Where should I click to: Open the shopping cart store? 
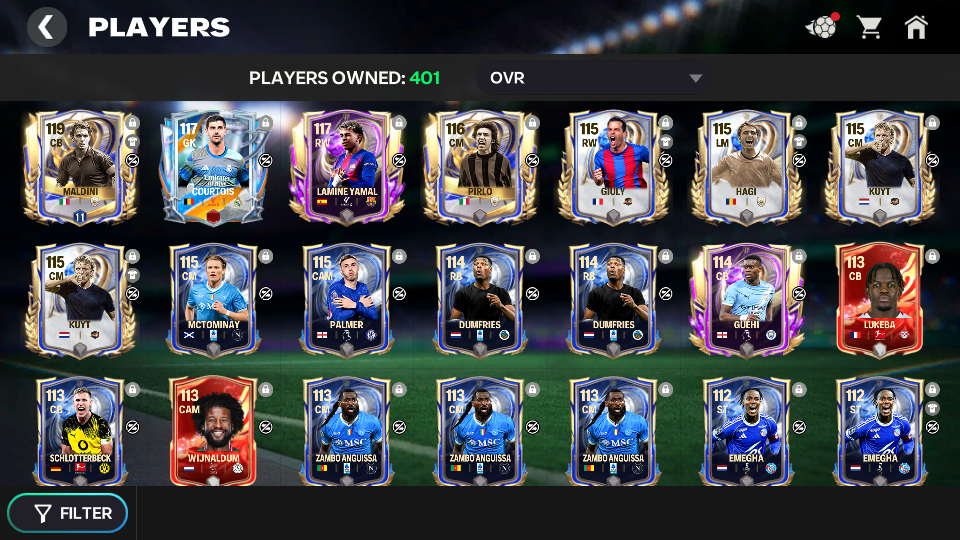(x=869, y=27)
